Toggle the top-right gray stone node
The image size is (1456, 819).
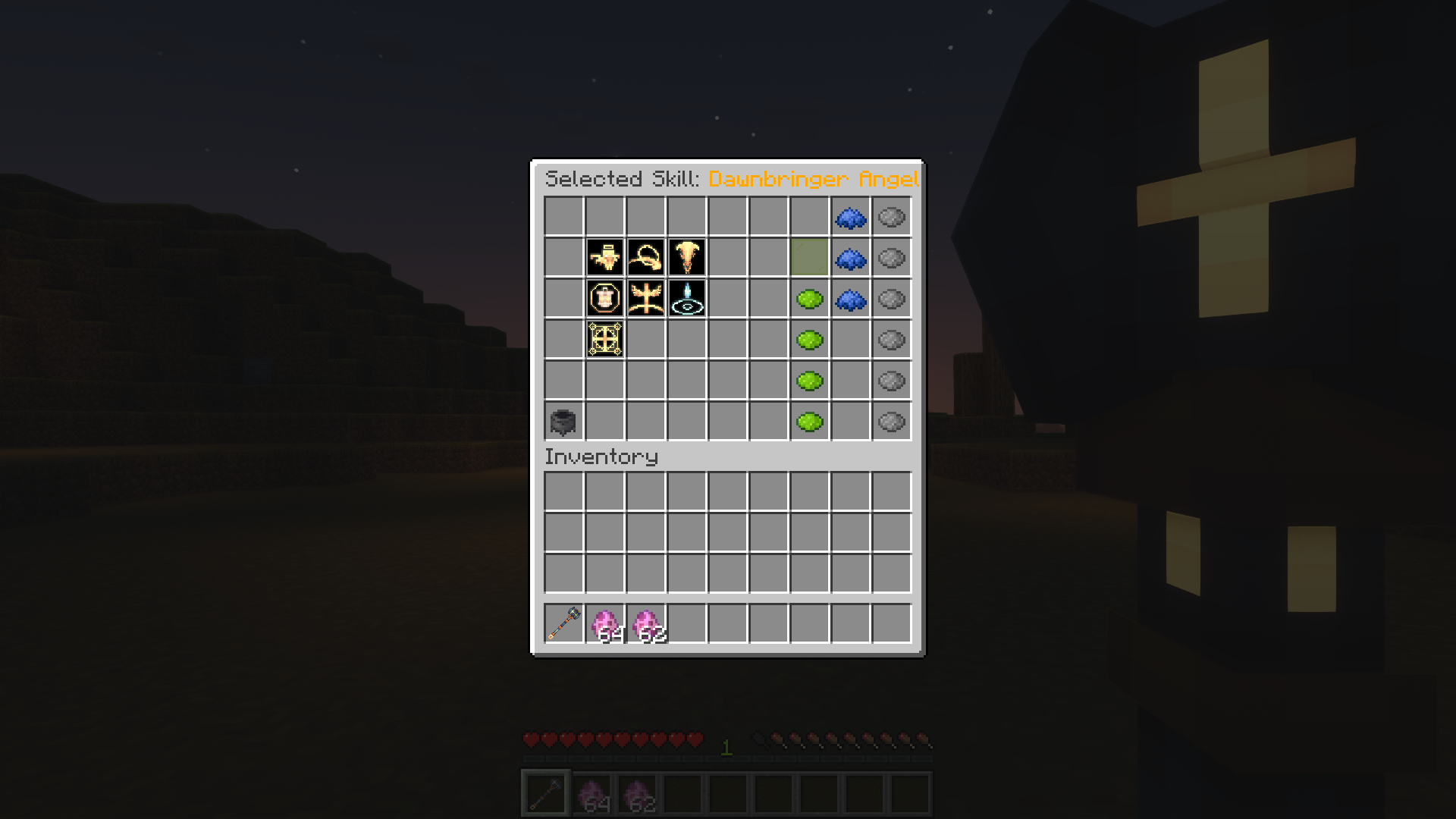tap(891, 218)
